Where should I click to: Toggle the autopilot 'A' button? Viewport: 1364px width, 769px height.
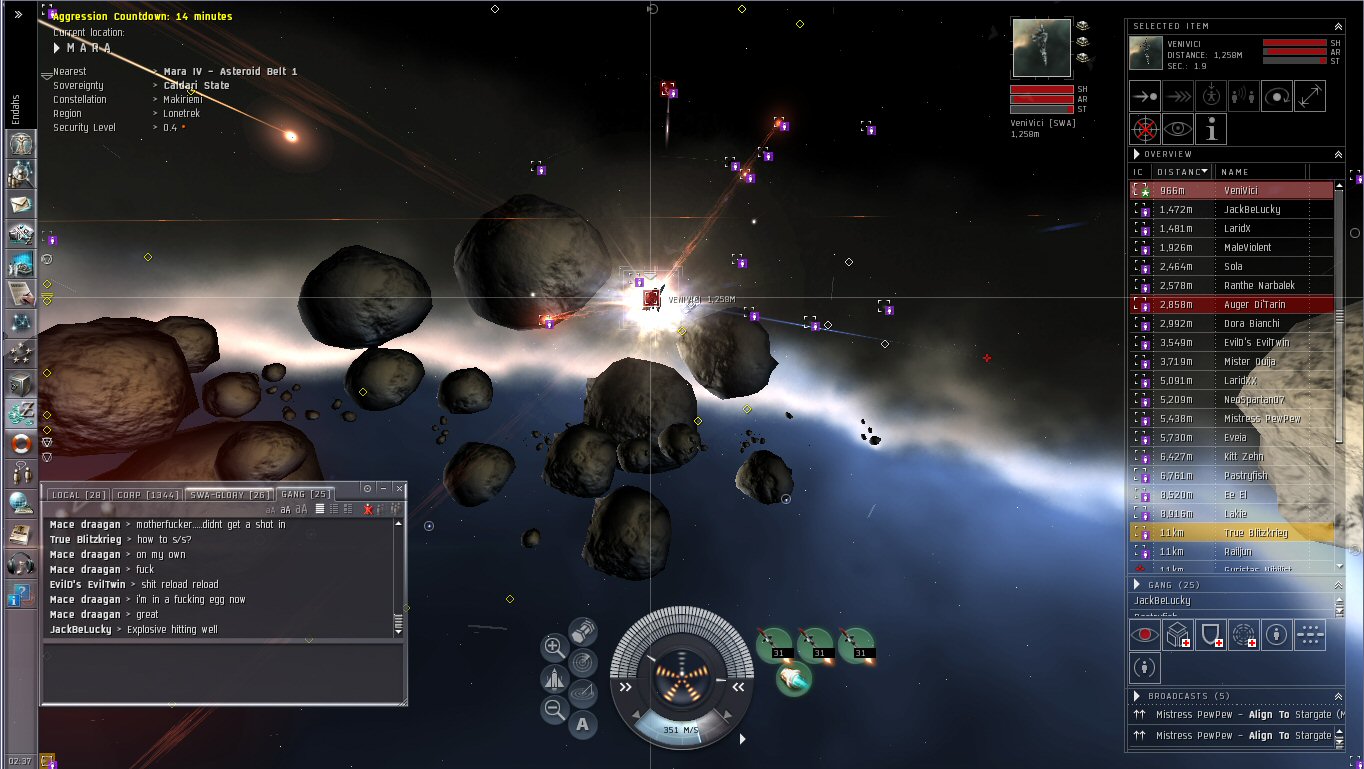[583, 725]
